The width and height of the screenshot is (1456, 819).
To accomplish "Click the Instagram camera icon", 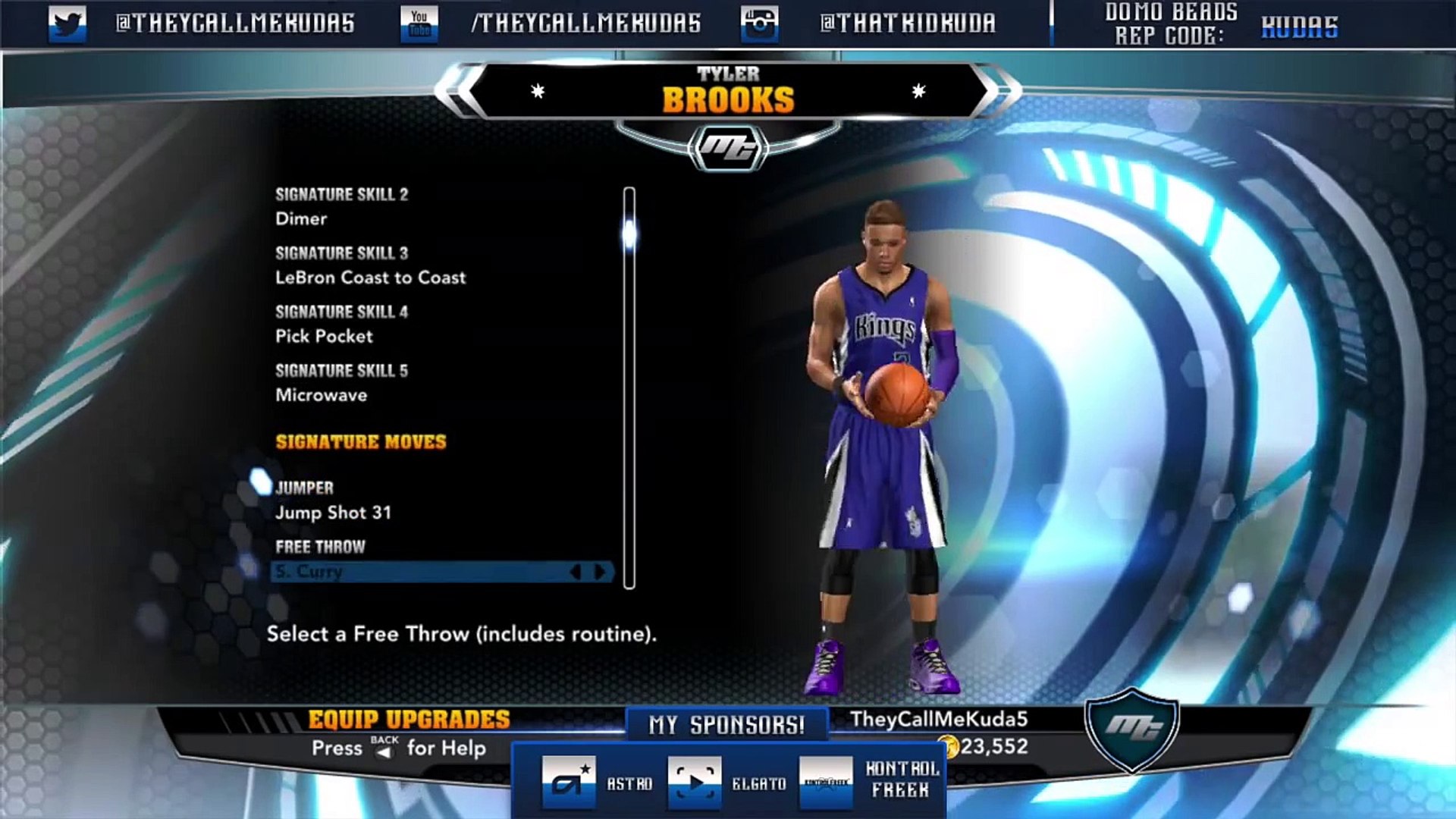I will tap(759, 24).
